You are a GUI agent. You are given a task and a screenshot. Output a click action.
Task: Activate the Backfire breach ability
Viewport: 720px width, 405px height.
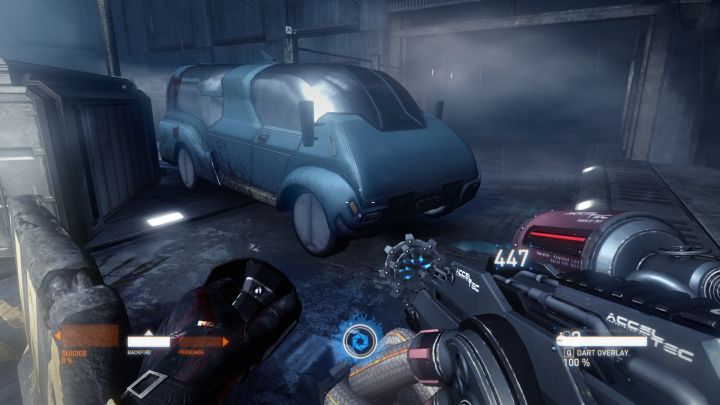(148, 341)
